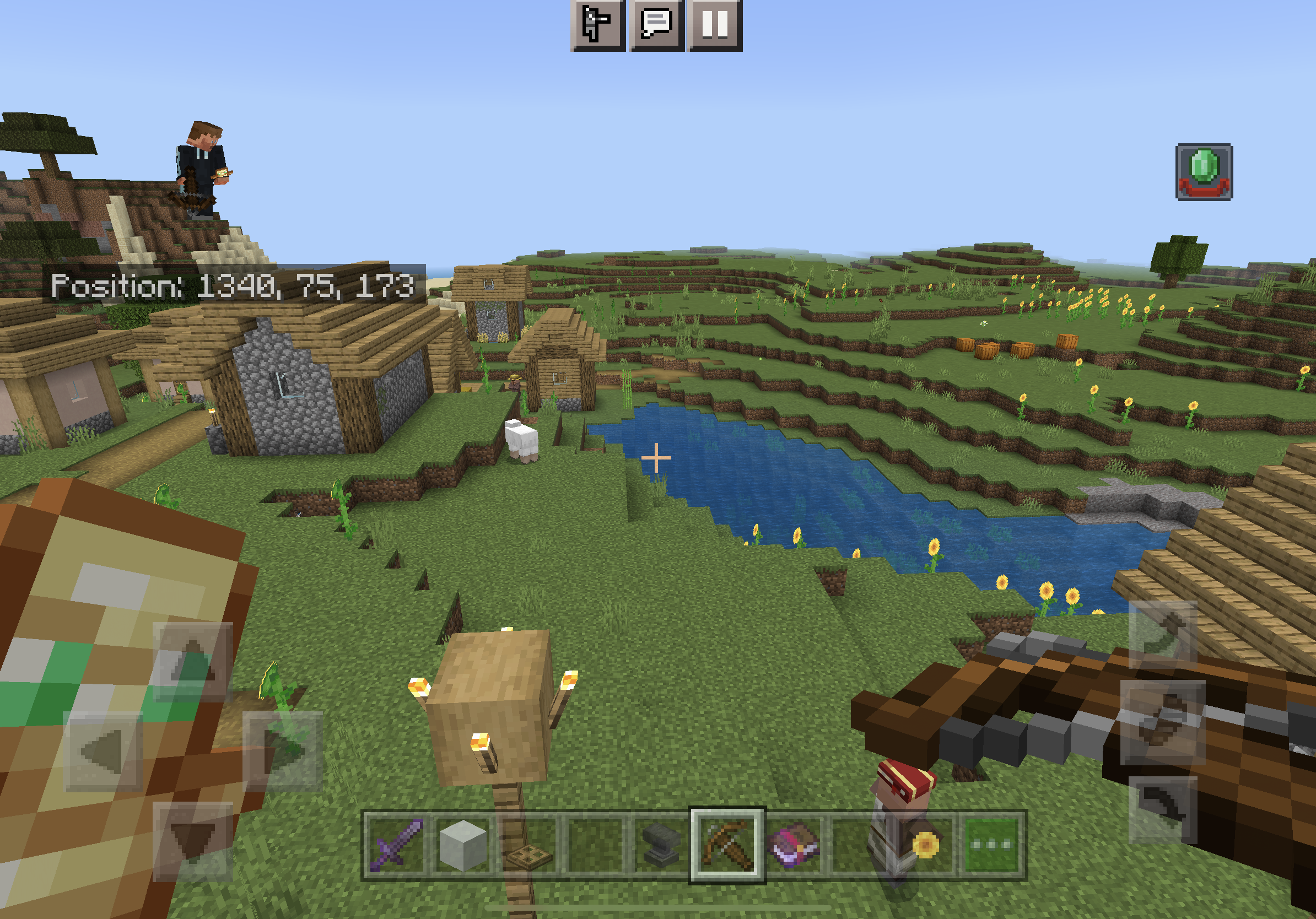Tap the move forward arrow
The width and height of the screenshot is (1316, 919).
192,661
